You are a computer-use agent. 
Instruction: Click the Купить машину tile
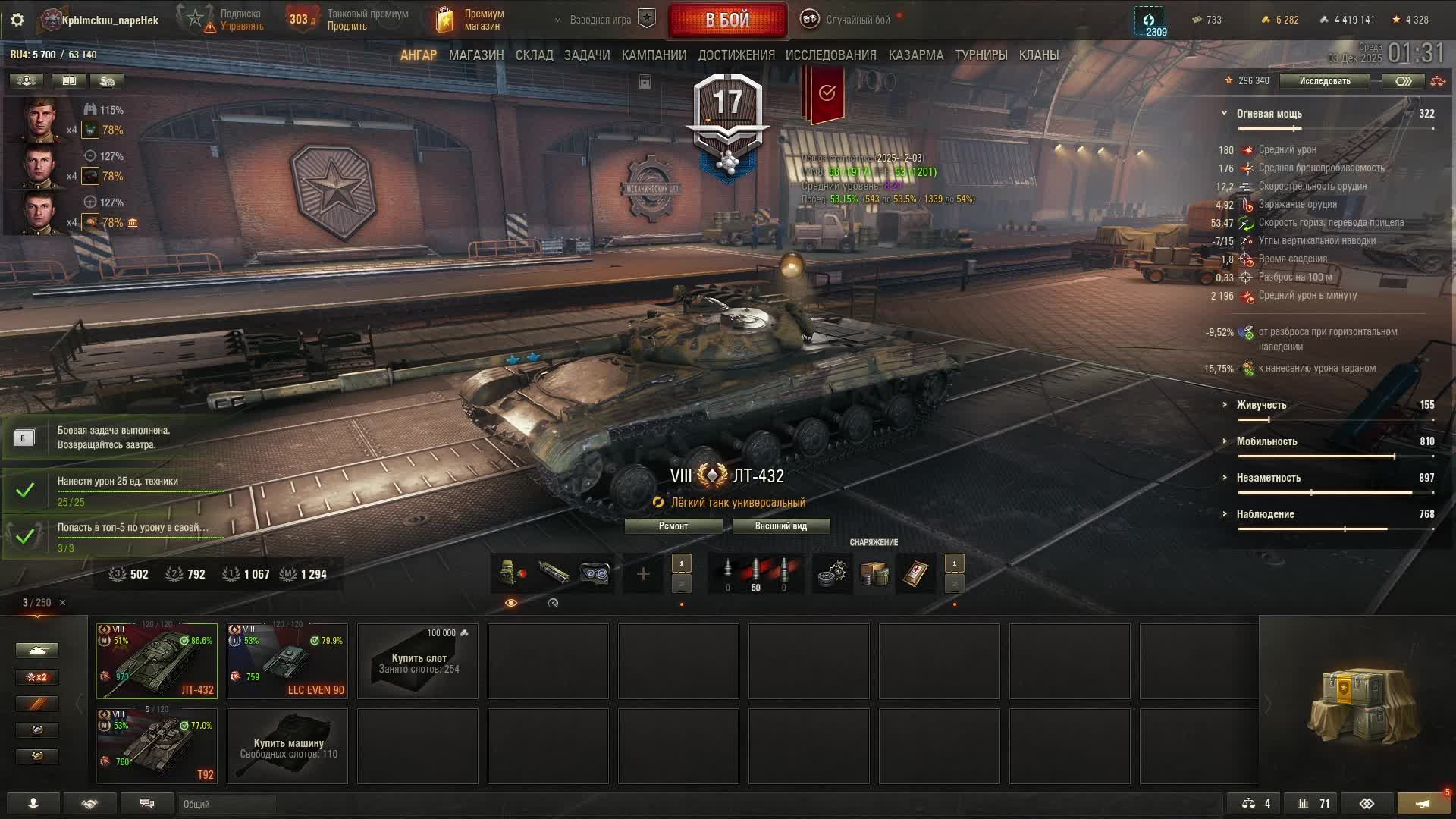(x=287, y=745)
